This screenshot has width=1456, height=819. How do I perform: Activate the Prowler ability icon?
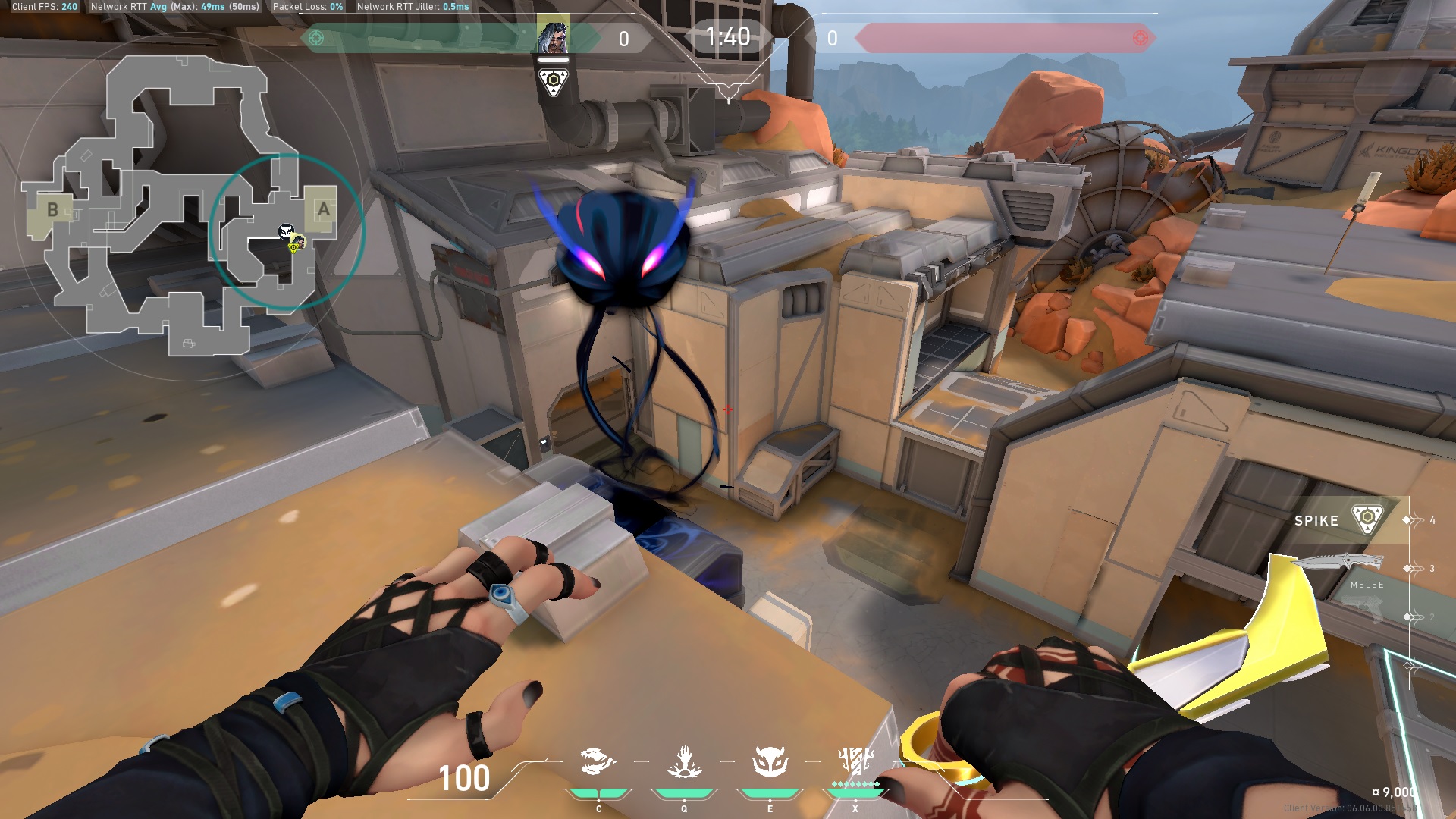pyautogui.click(x=598, y=761)
